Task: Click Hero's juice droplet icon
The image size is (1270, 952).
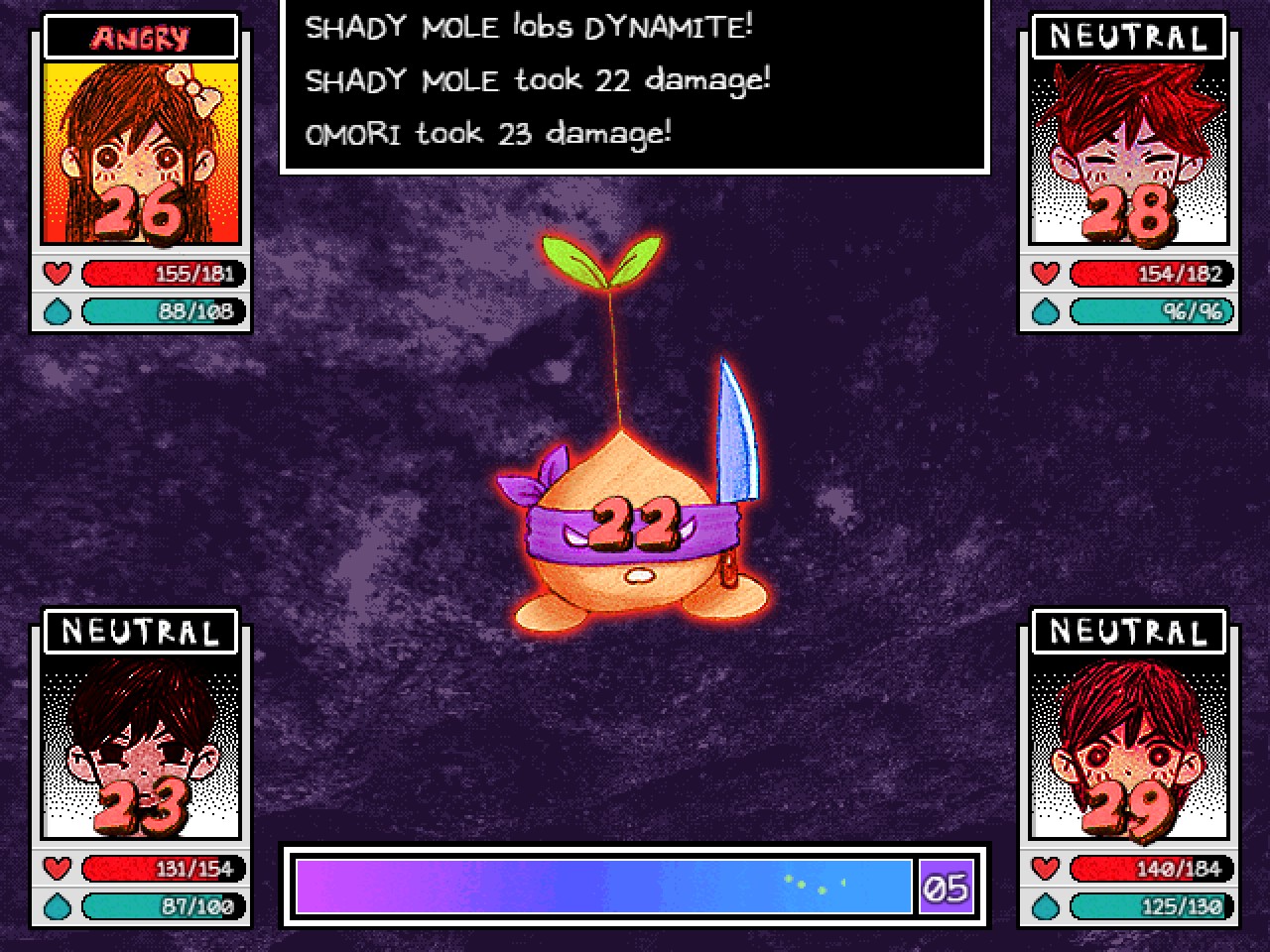Action: coord(1044,905)
